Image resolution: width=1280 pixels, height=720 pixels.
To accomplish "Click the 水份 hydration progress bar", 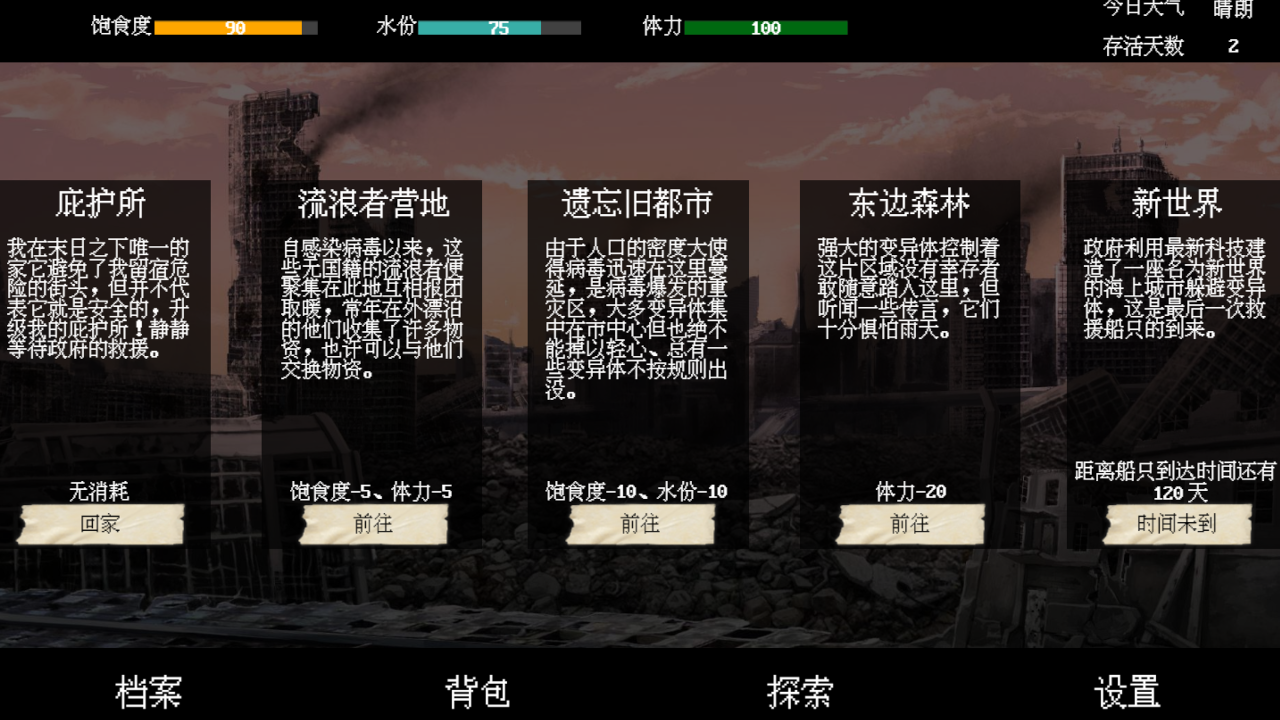I will pos(499,27).
